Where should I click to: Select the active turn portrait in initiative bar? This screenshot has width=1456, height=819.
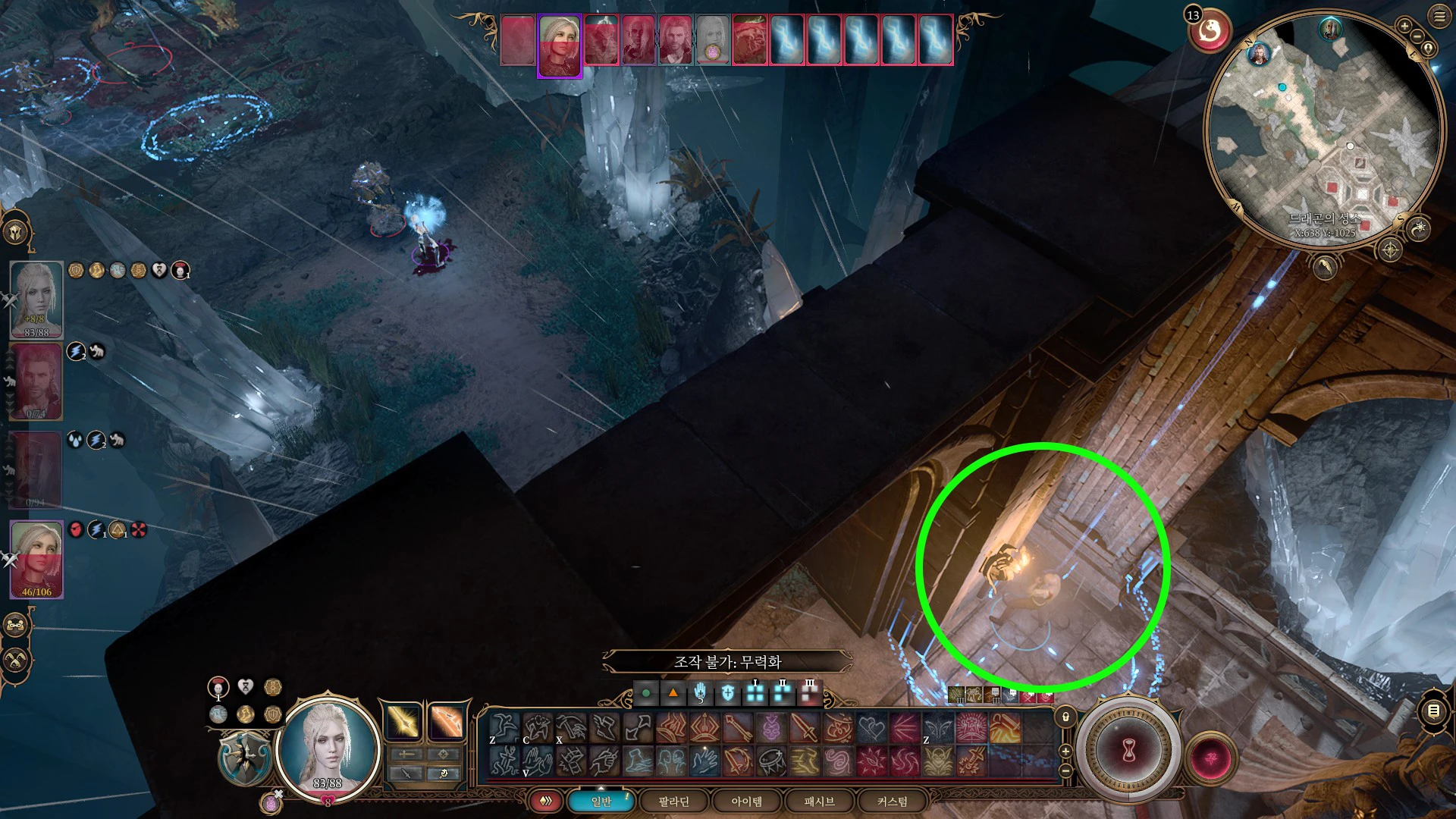[560, 45]
